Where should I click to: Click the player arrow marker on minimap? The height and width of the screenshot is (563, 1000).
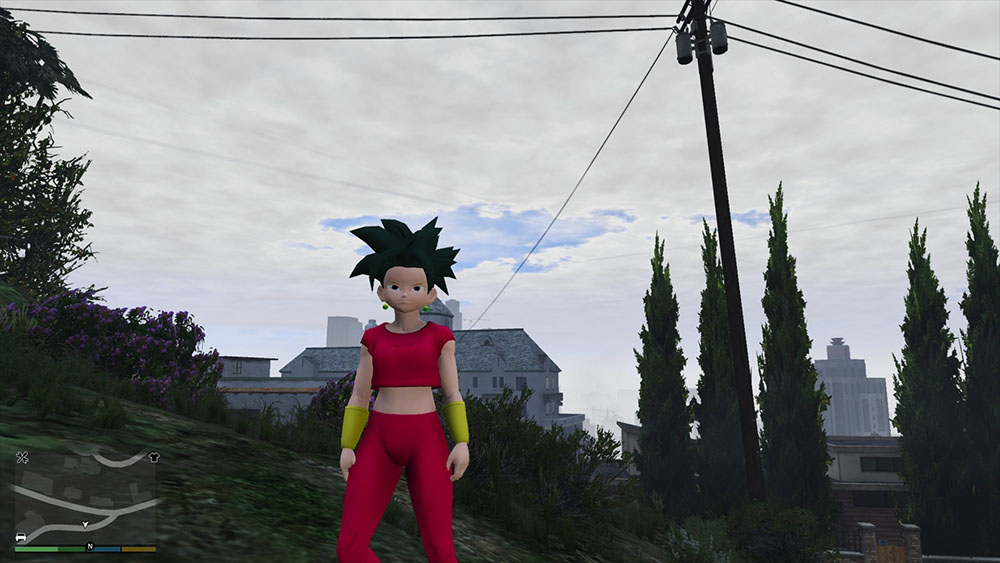pyautogui.click(x=86, y=524)
